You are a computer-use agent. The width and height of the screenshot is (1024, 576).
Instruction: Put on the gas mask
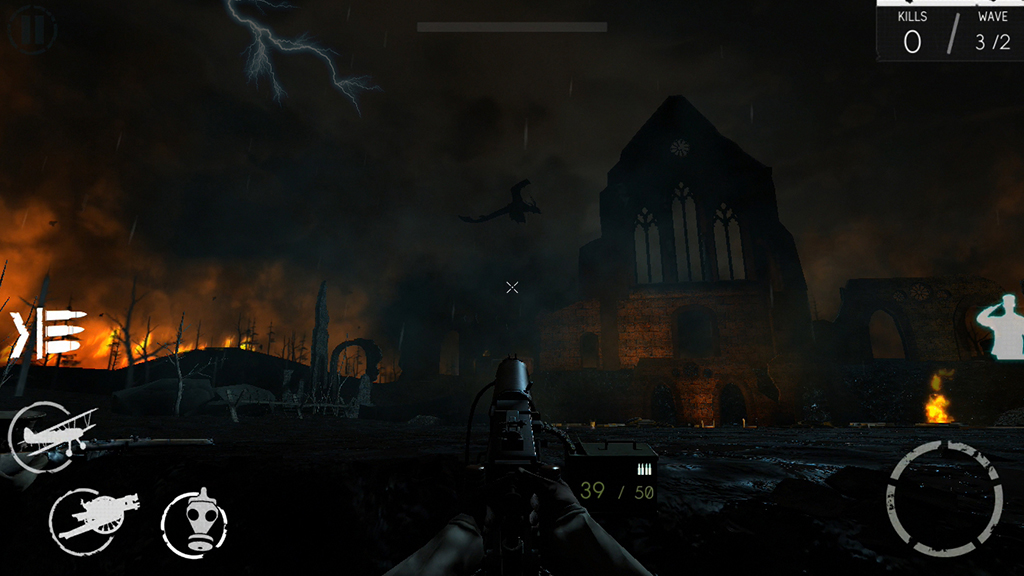click(x=195, y=522)
